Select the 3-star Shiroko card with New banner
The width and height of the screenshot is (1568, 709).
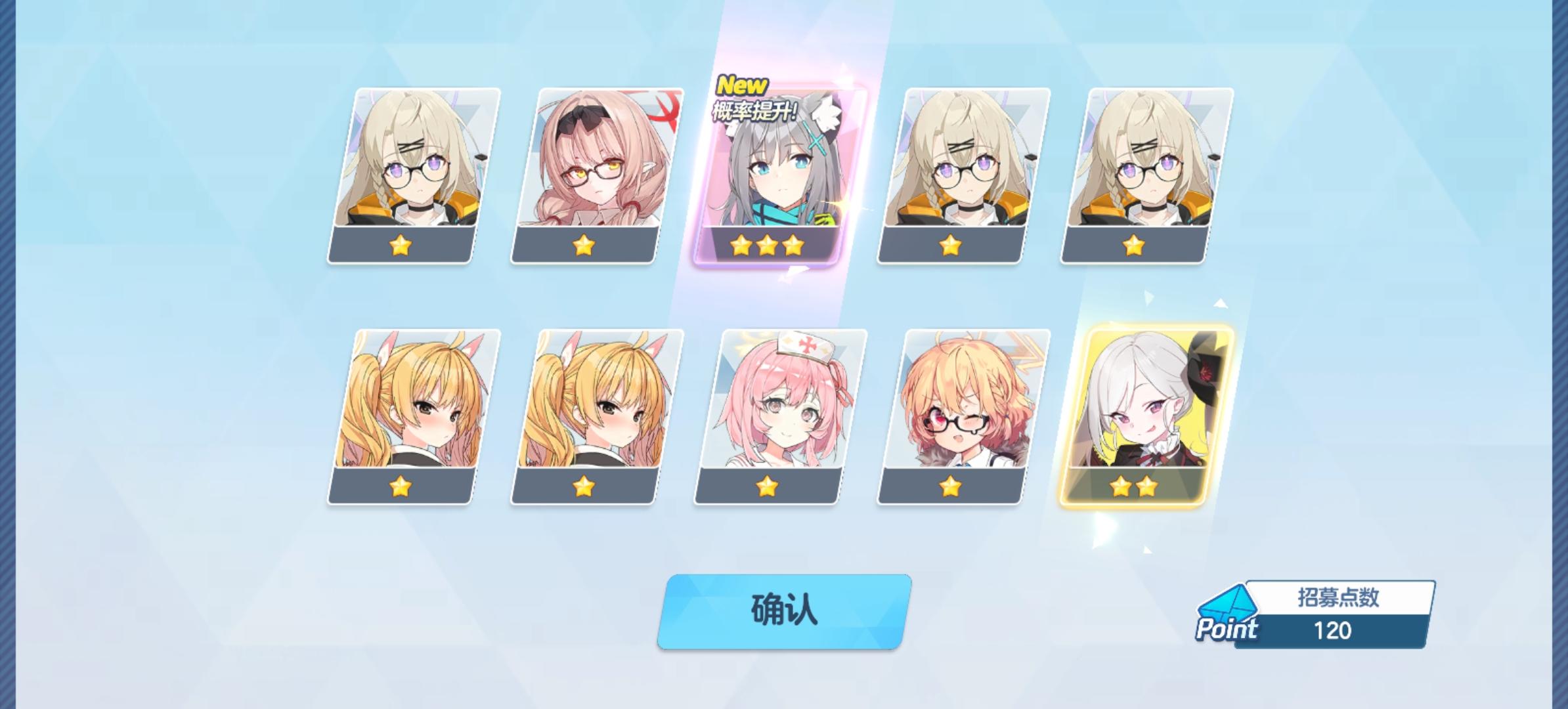[x=778, y=177]
